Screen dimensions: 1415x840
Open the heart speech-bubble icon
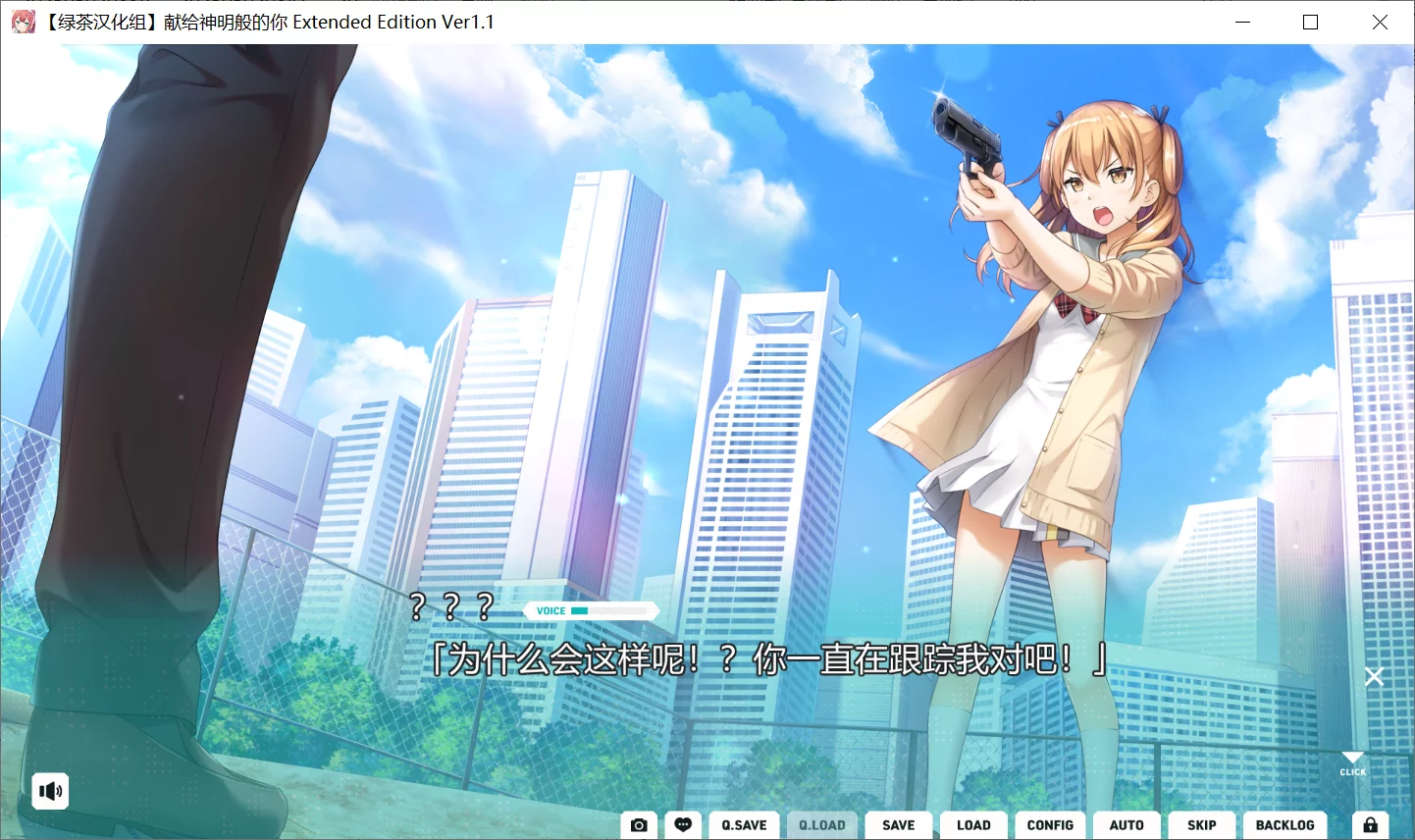click(684, 824)
